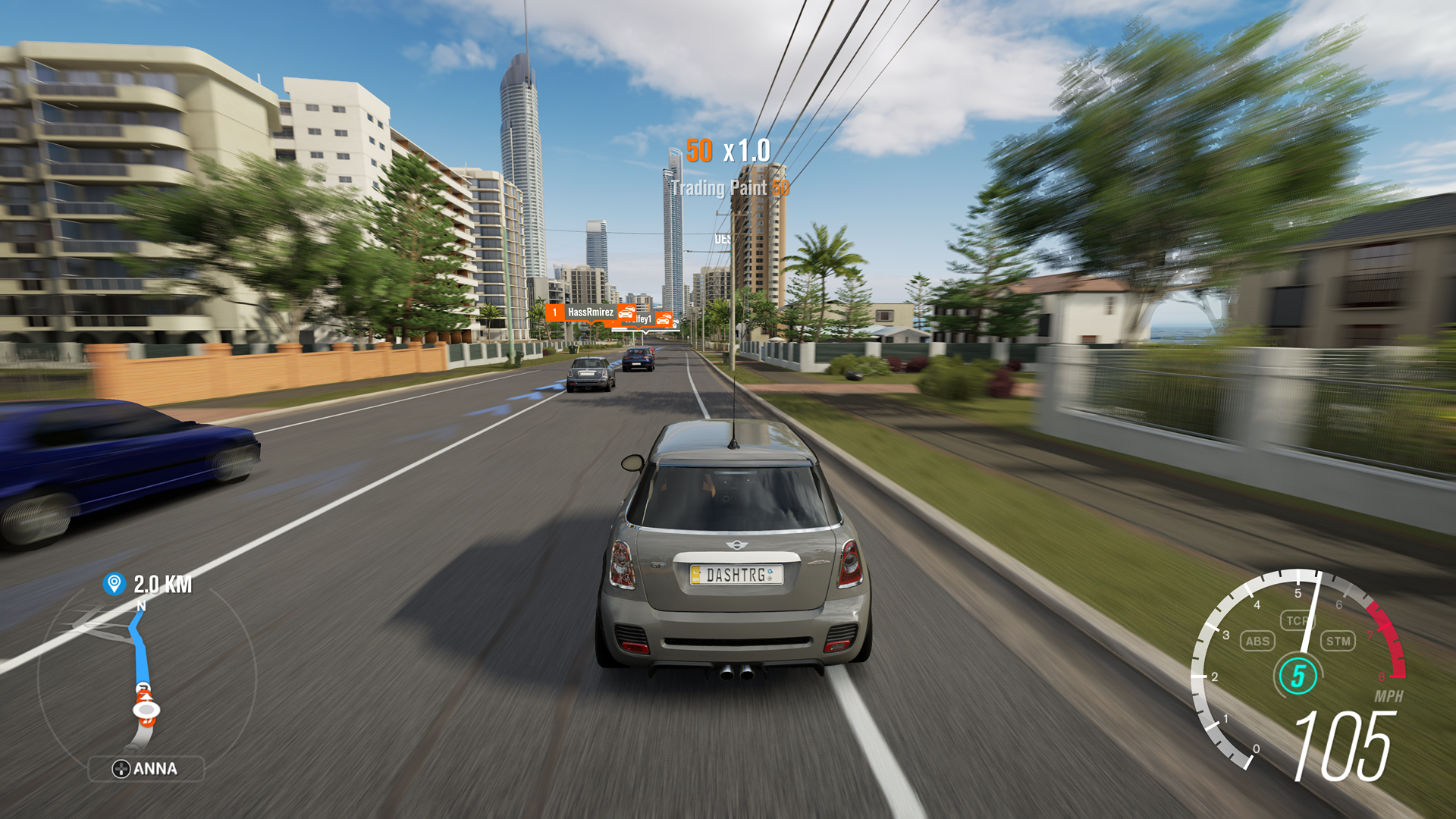
Task: Click the white player arrow on the minimap
Action: (146, 710)
